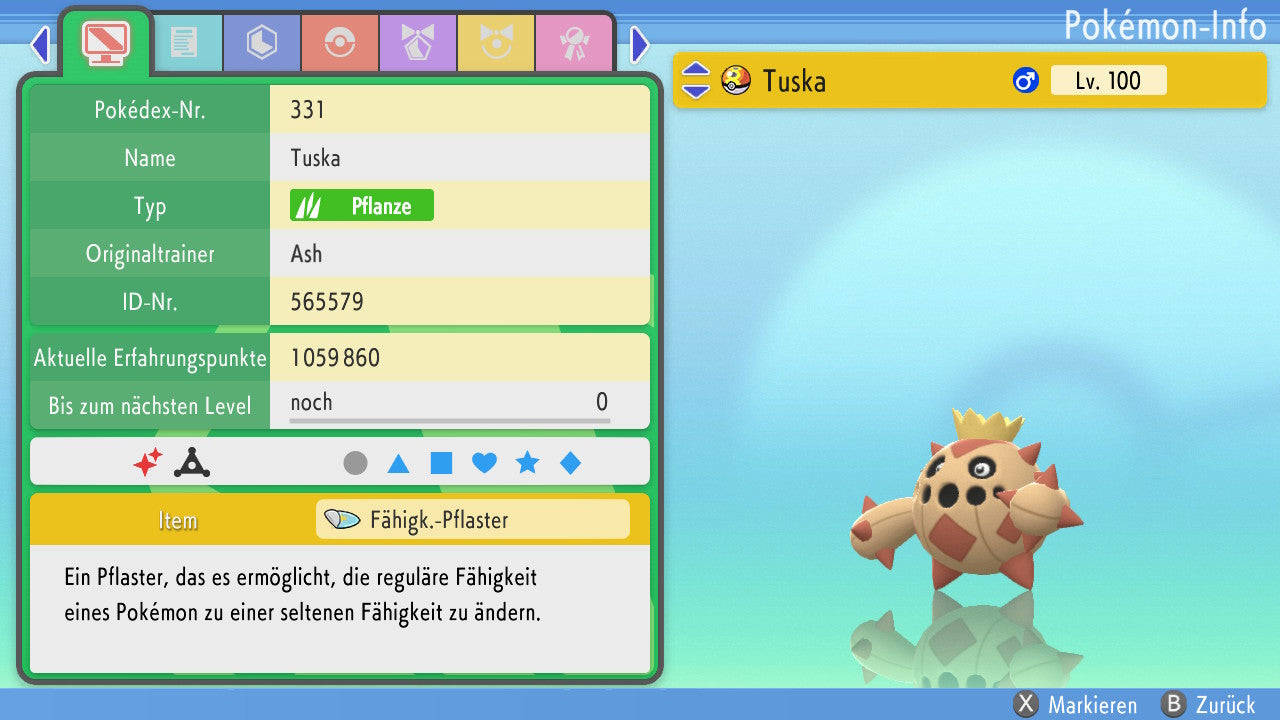
Task: Select the green Pokémon-Info monitor tab
Action: pos(105,42)
